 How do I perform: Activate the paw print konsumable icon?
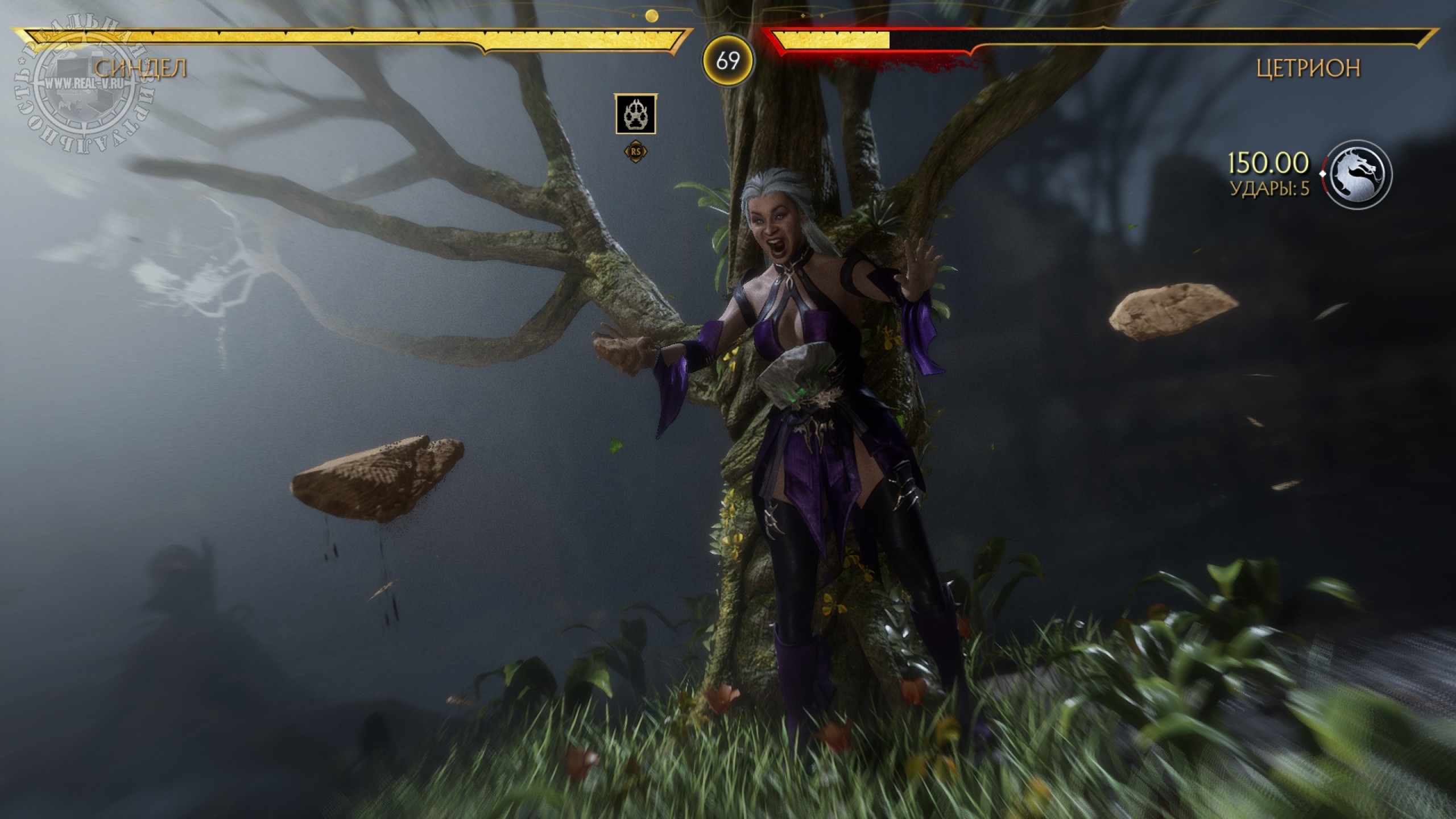[635, 114]
